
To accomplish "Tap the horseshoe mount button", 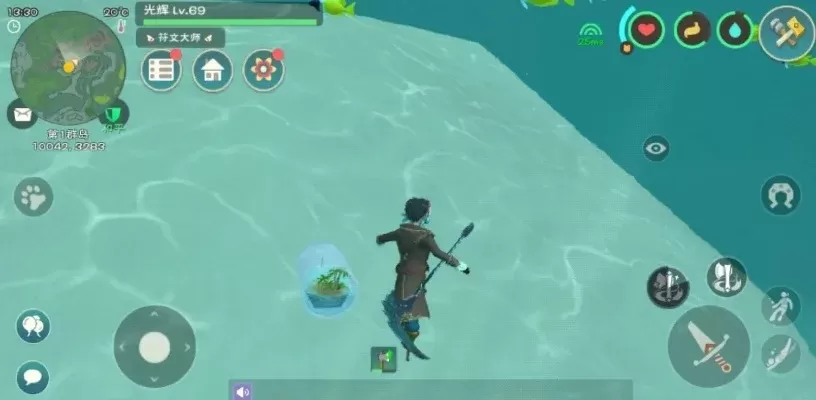I will click(x=780, y=195).
